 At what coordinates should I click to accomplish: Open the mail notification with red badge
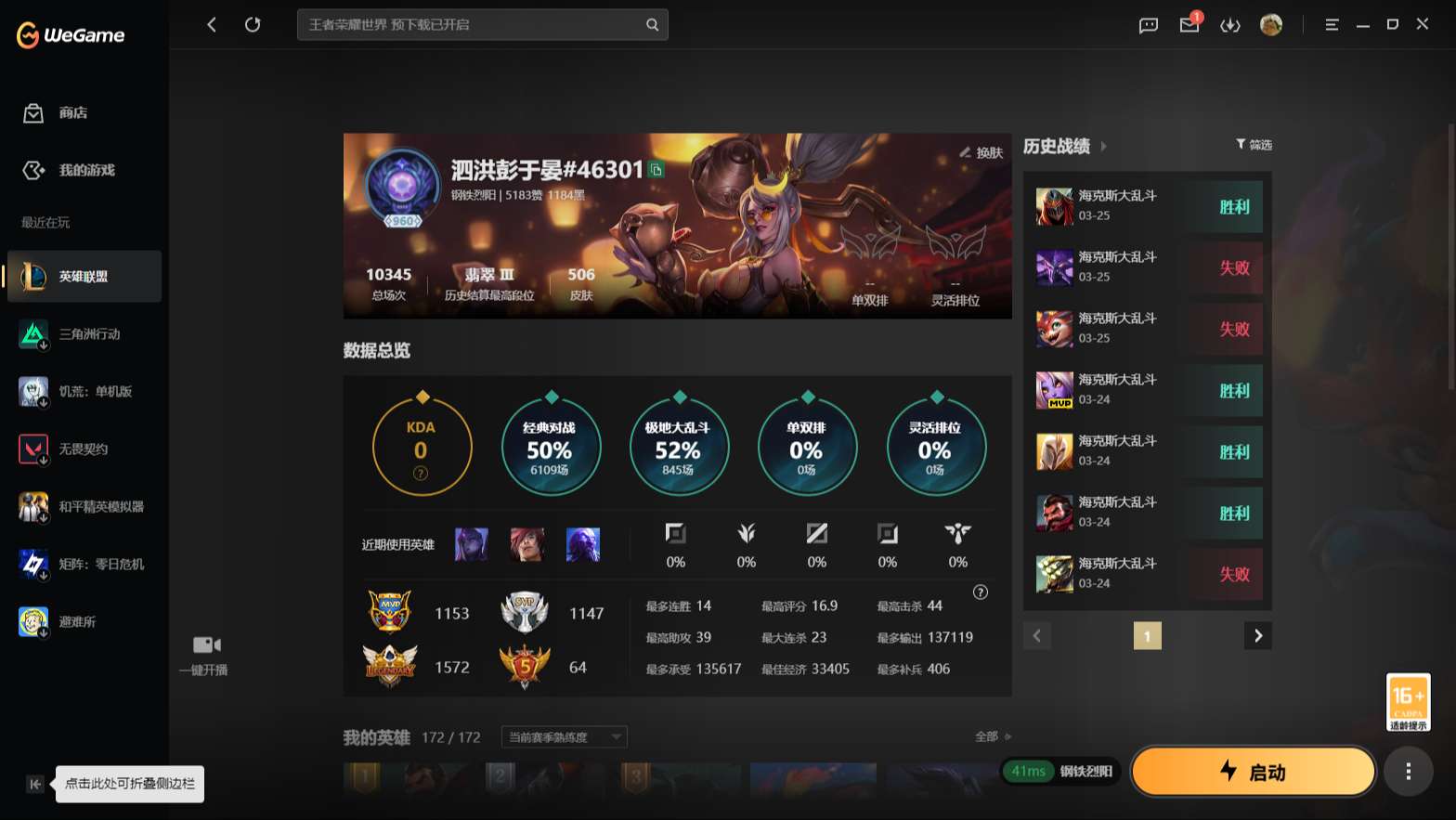[x=1189, y=25]
